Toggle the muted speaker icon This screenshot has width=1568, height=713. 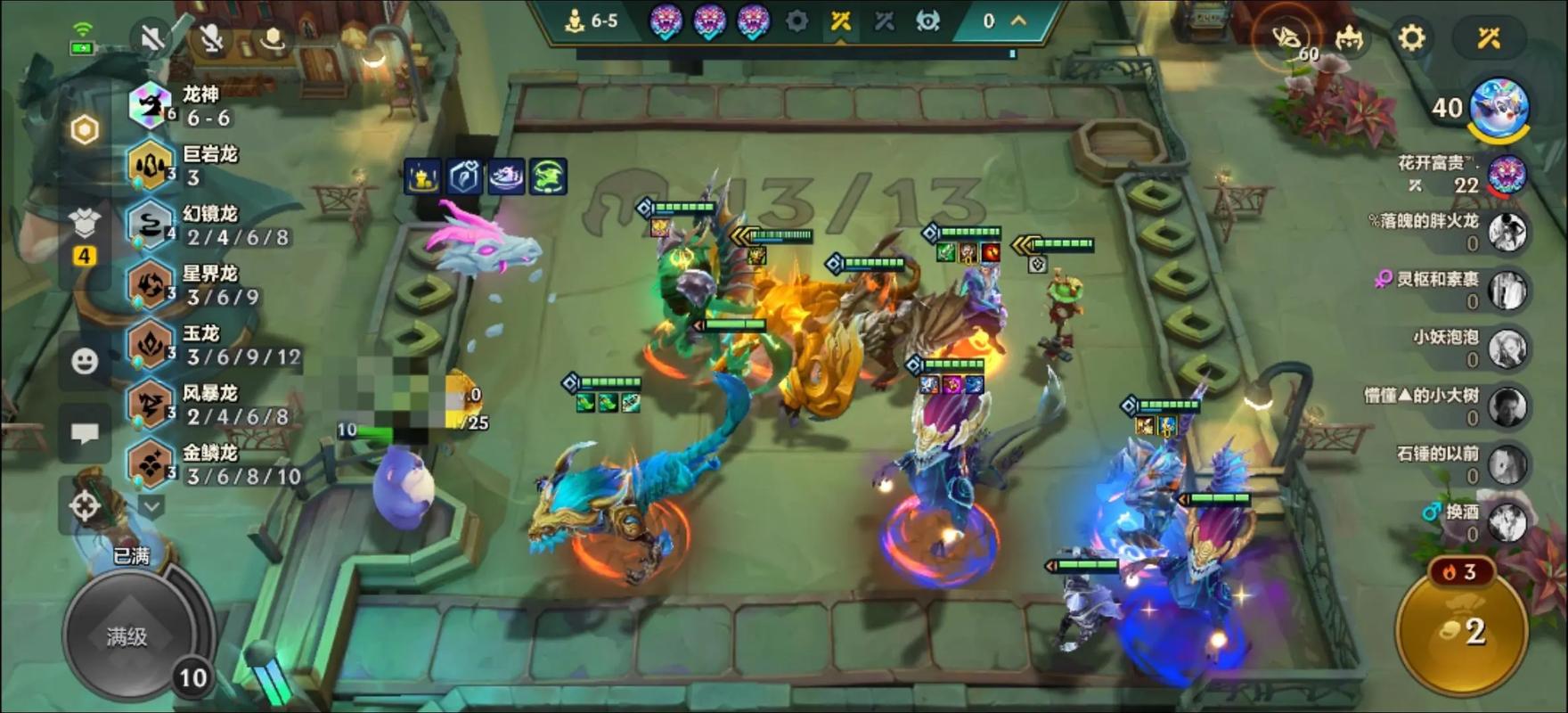[x=151, y=37]
